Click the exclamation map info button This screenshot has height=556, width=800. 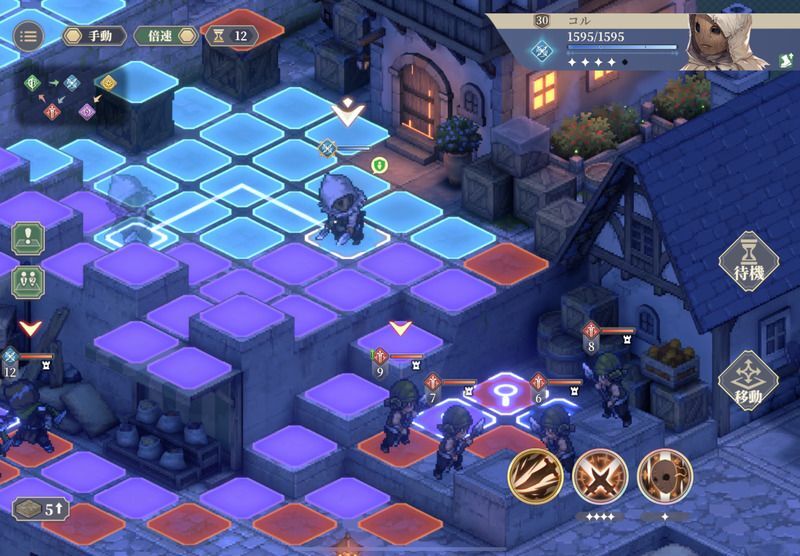(28, 240)
